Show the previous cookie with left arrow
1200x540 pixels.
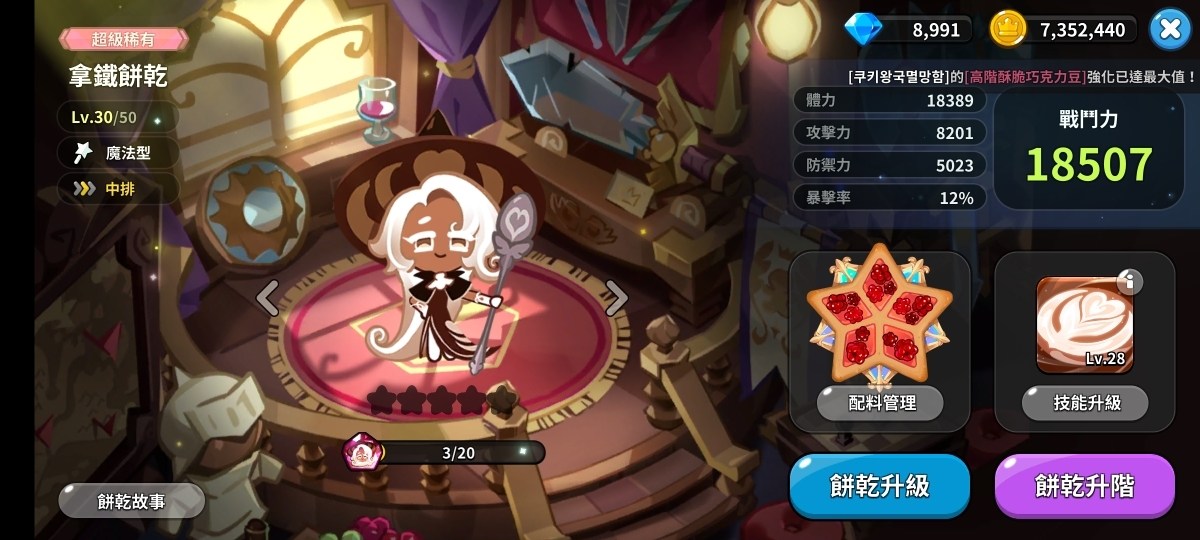tap(267, 297)
